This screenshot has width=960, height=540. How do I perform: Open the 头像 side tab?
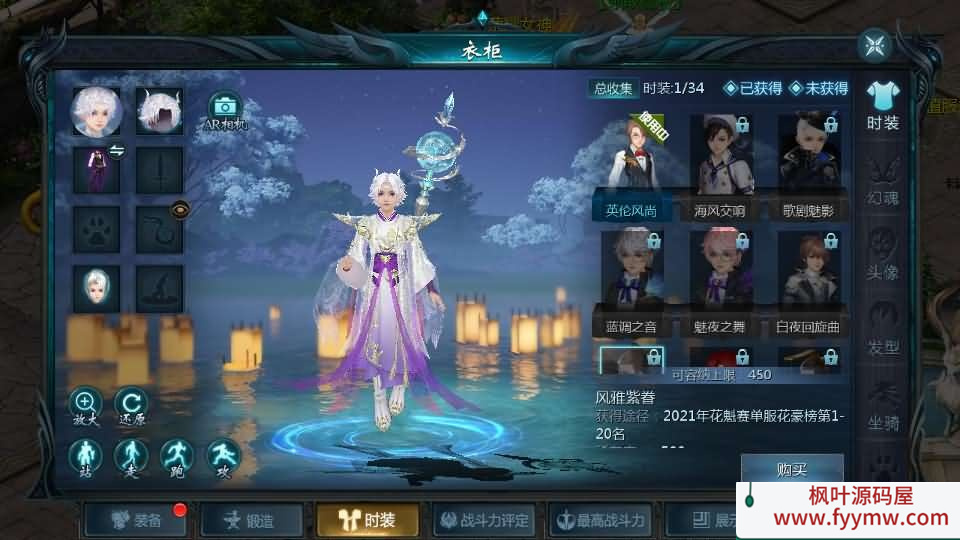click(882, 255)
